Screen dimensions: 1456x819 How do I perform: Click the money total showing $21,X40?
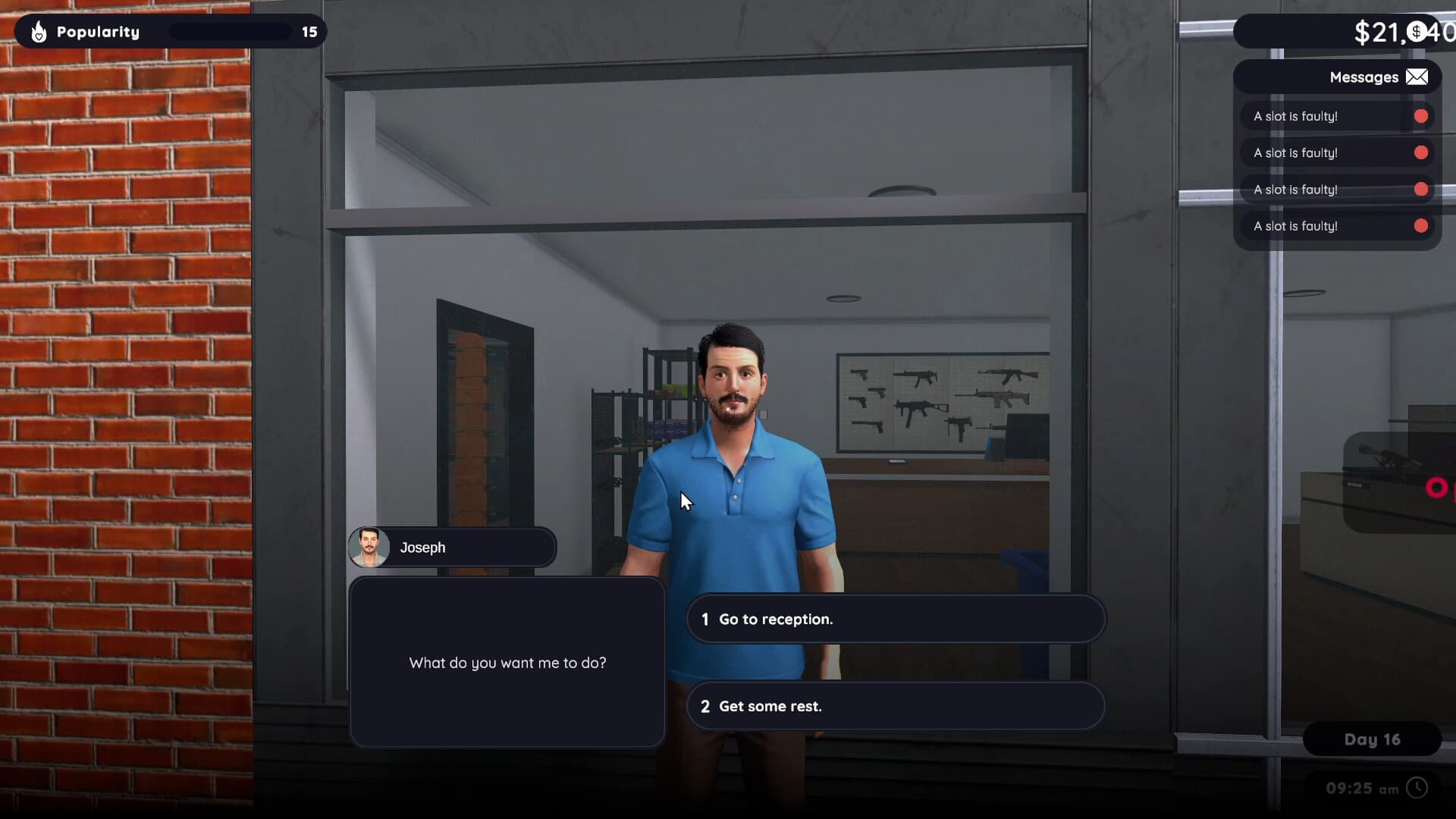pos(1399,32)
